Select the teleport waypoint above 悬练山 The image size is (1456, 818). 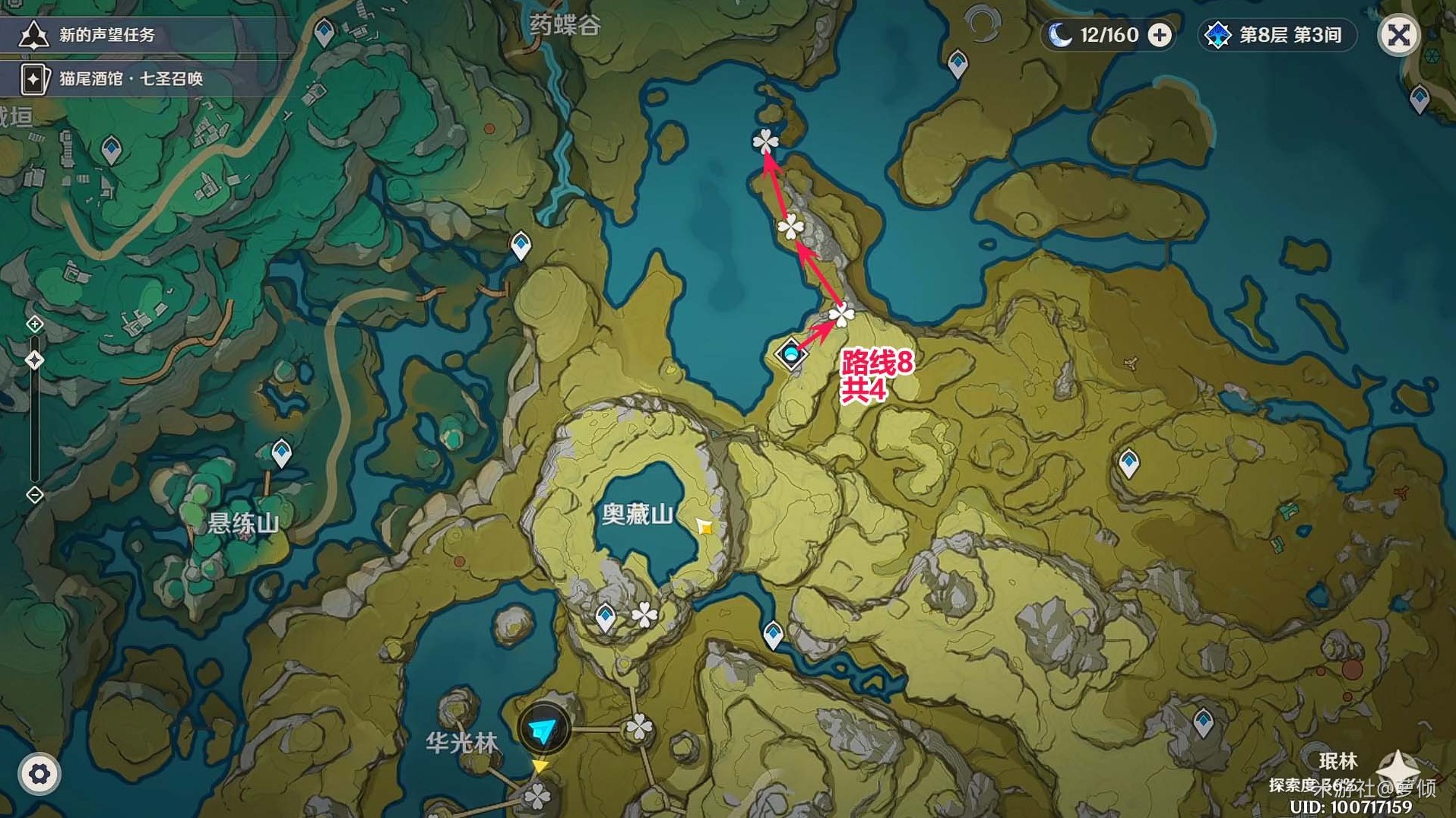[x=282, y=453]
